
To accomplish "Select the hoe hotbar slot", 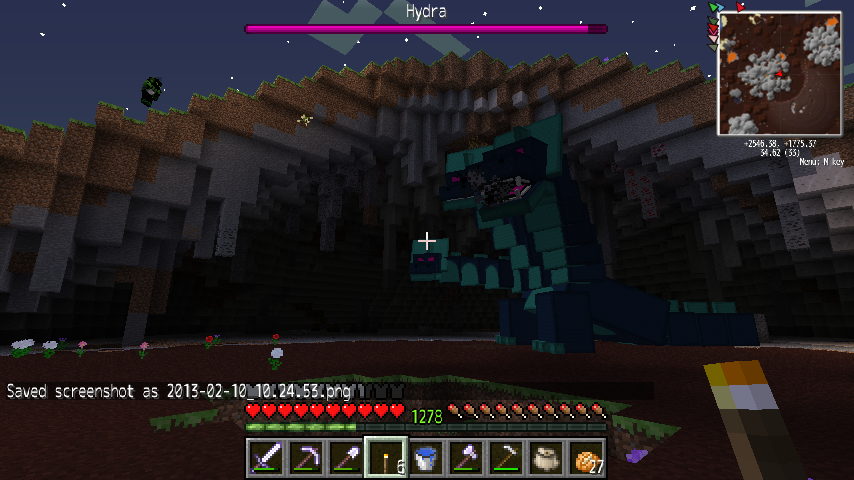I will 506,458.
